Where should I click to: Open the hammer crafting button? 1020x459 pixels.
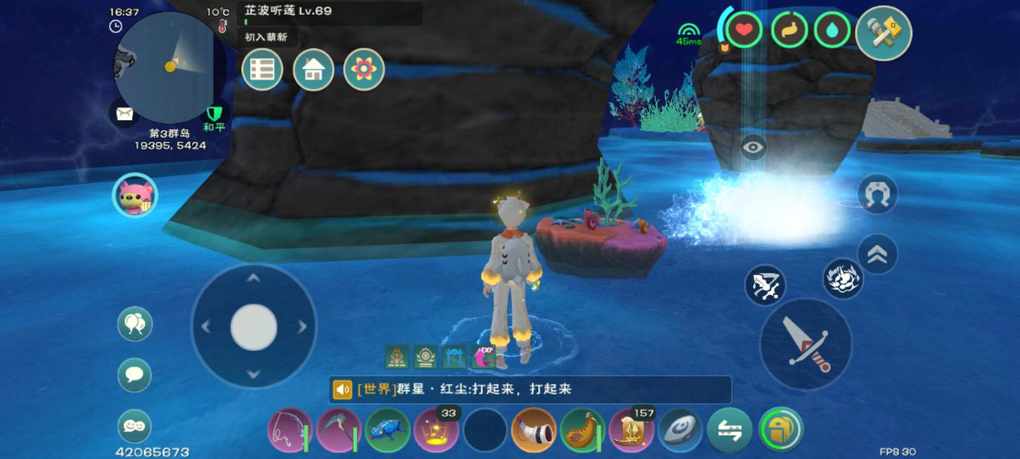coord(883,33)
